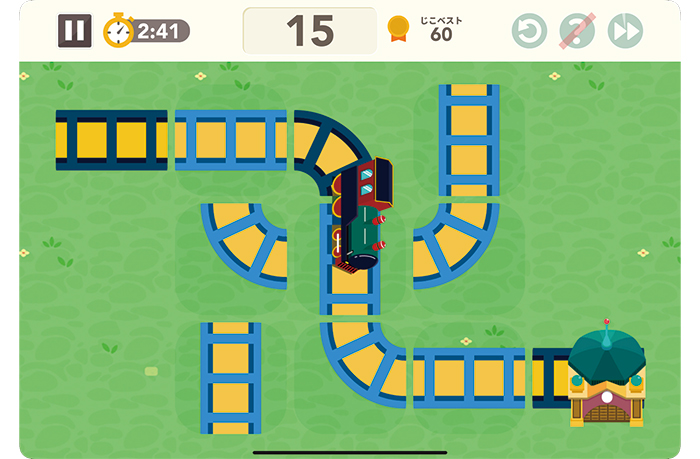Tap the crossed-out question mark hint button
Viewport: 700px width, 459px height.
(577, 31)
